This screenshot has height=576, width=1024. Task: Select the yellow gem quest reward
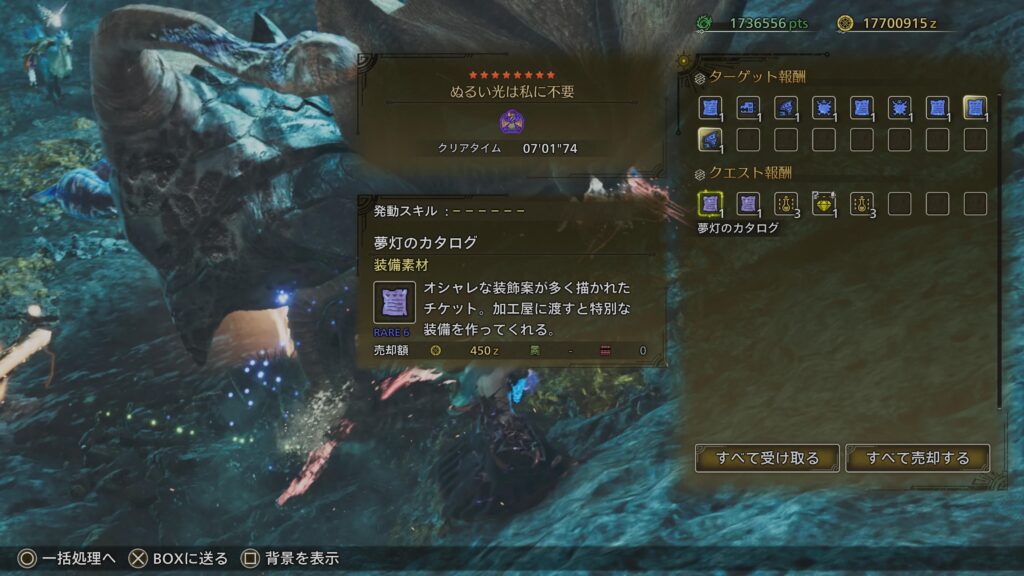point(824,204)
